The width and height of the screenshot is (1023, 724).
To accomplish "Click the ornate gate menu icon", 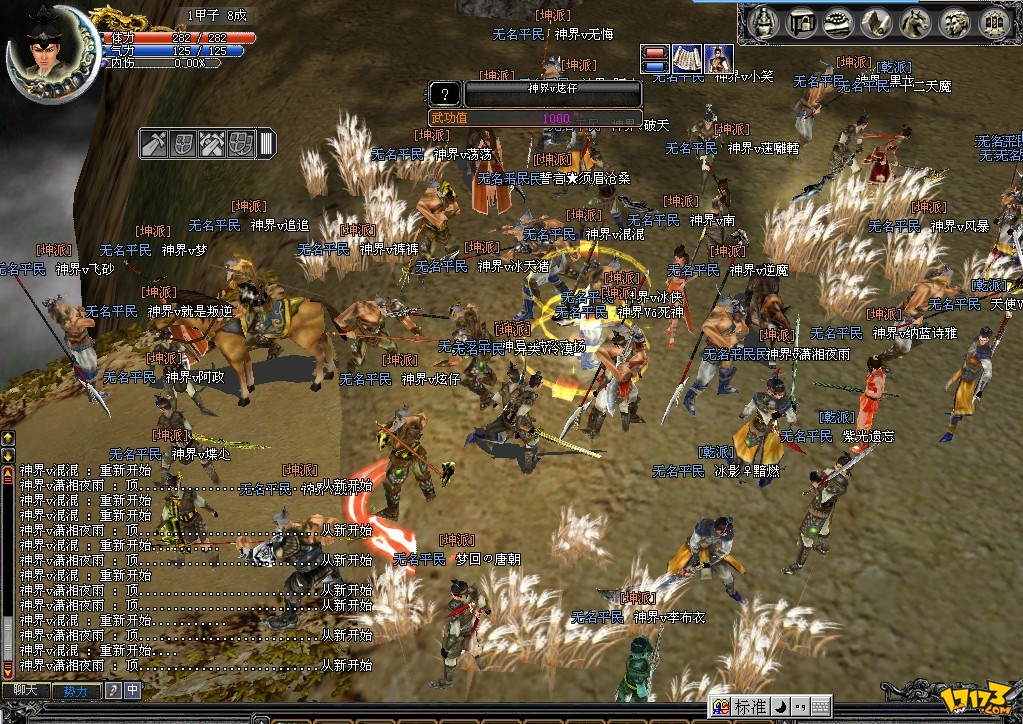I will click(992, 21).
